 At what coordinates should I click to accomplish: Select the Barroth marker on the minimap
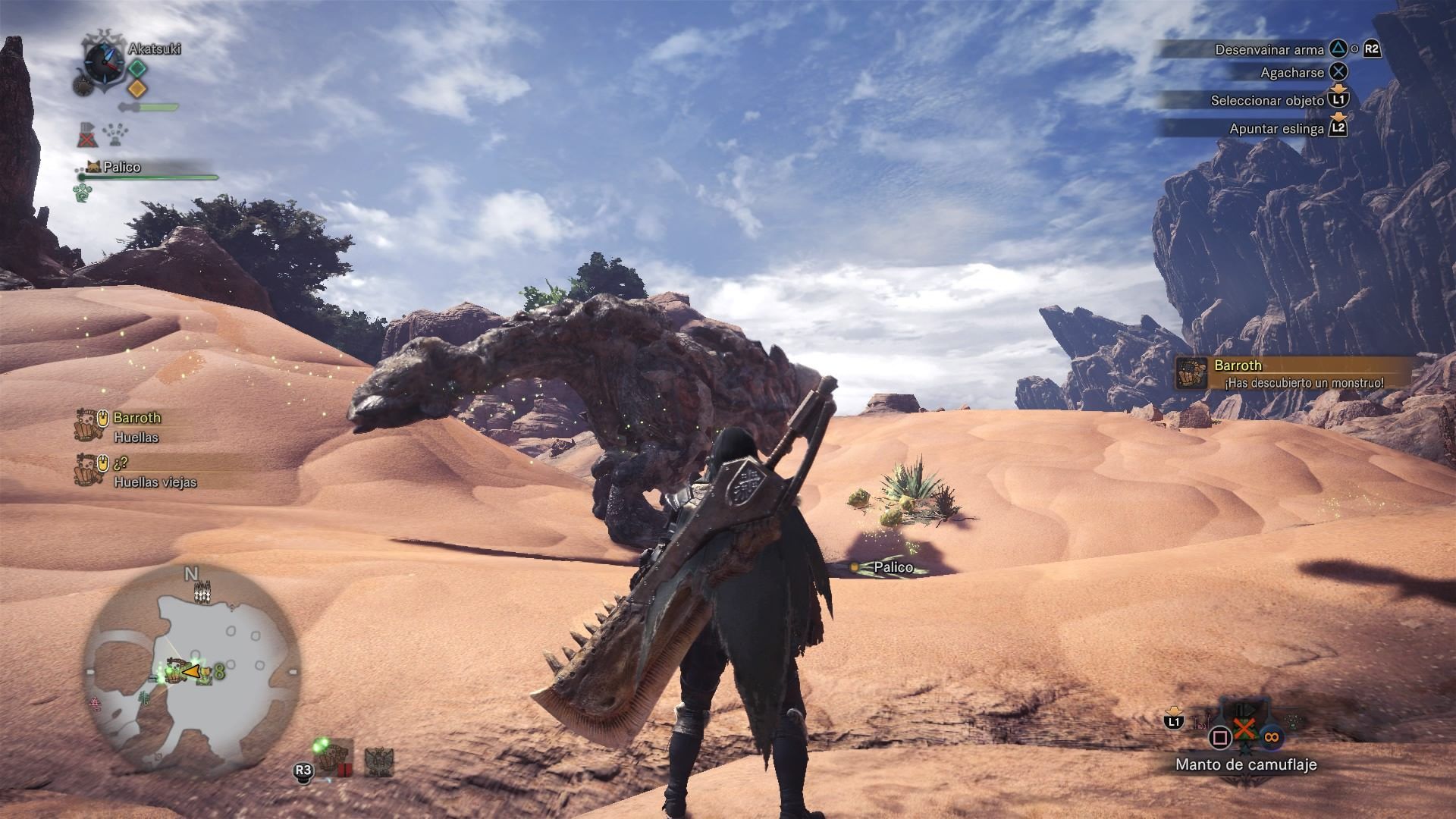(176, 672)
